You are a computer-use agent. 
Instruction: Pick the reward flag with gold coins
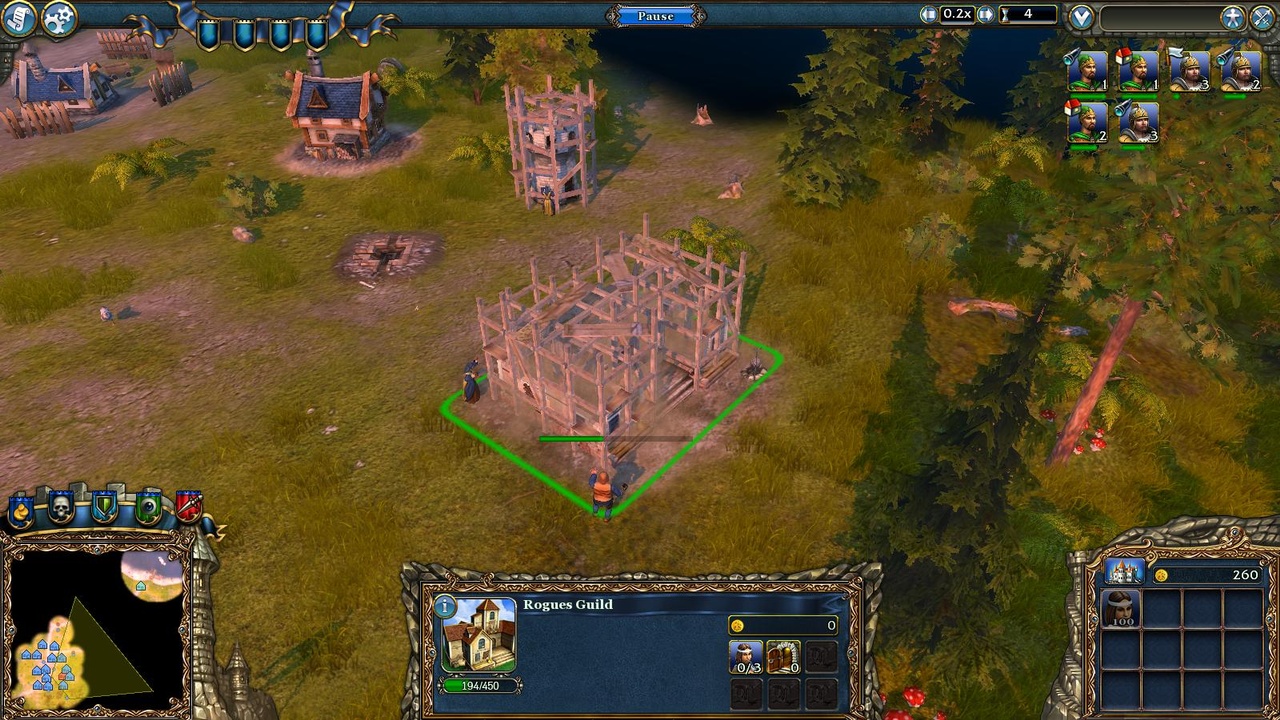(x=20, y=508)
